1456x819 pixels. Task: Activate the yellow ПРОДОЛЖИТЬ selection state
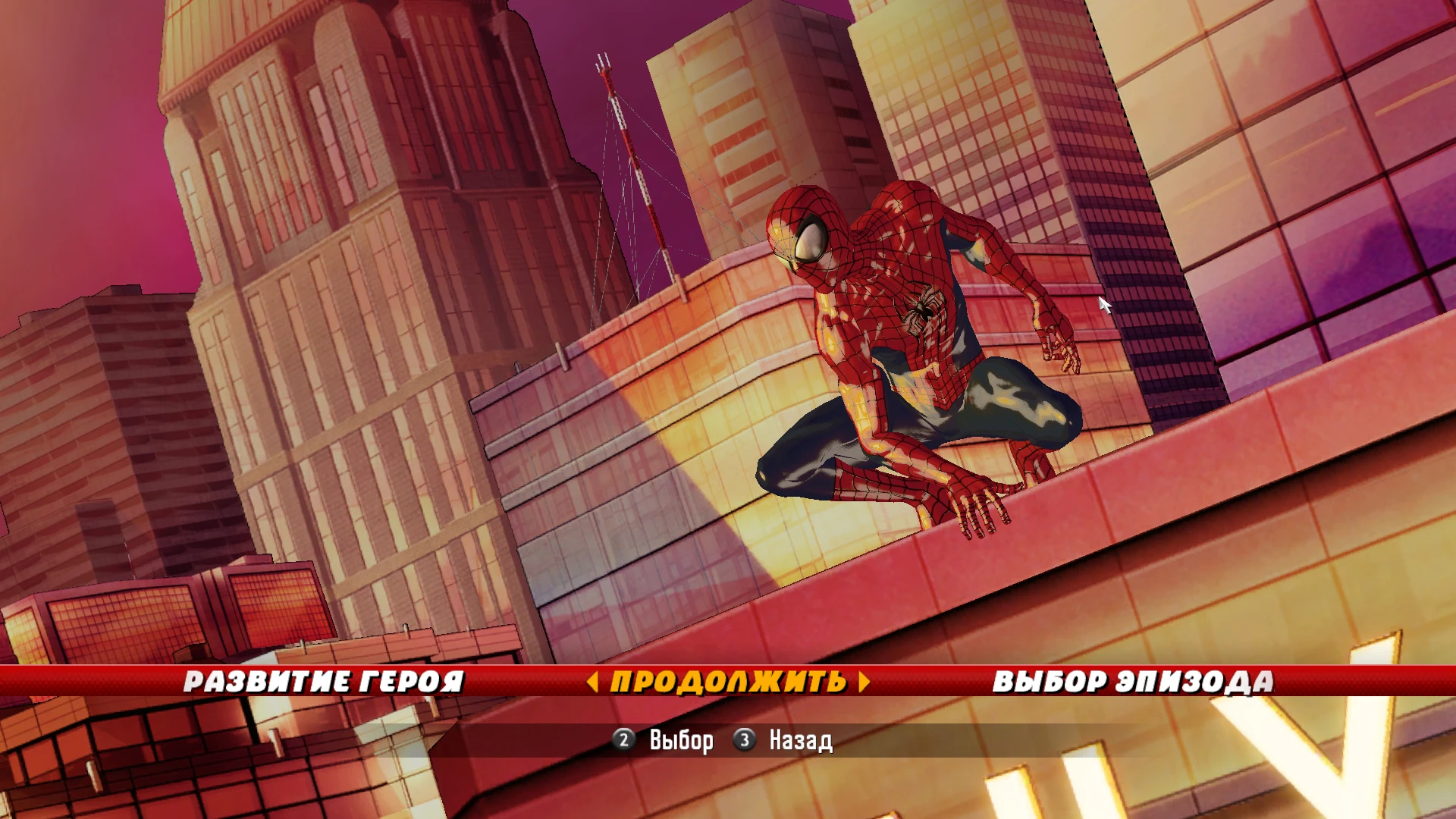tap(728, 681)
